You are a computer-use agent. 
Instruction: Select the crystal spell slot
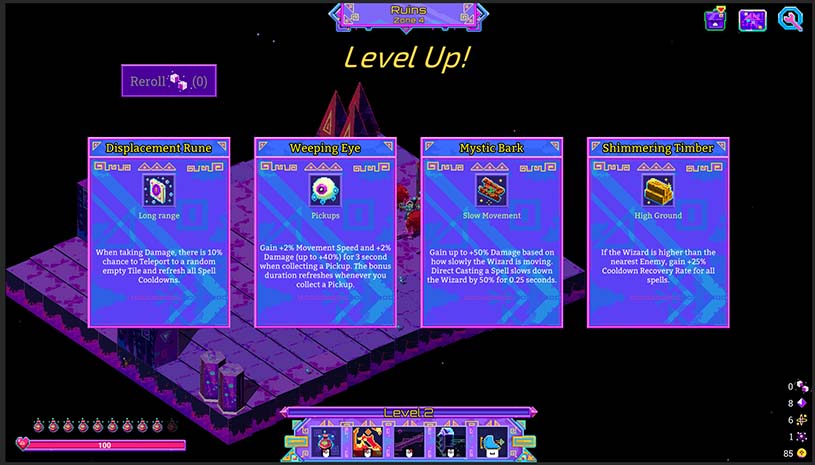(x=449, y=442)
